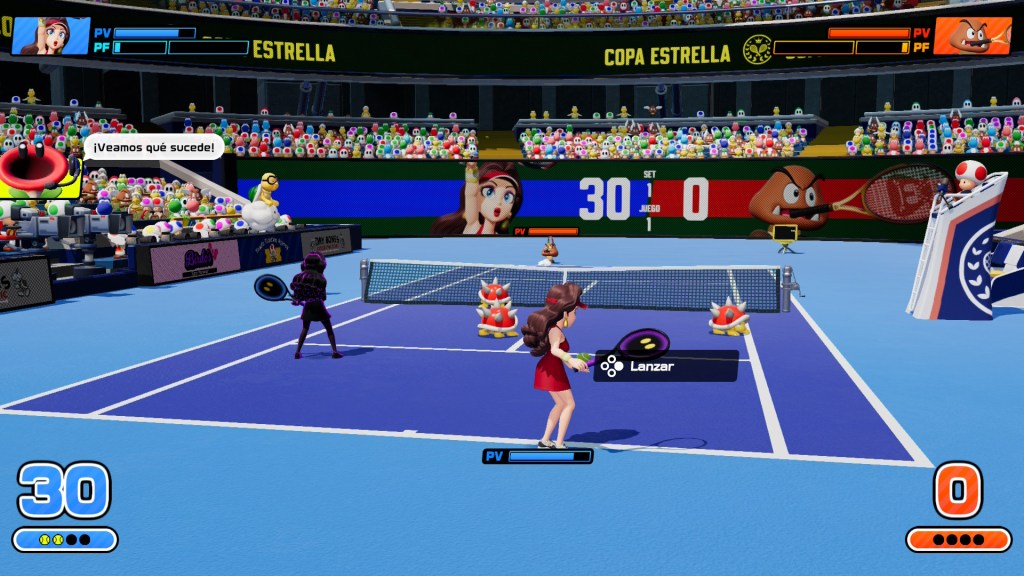Select the Goomba opponent portrait
This screenshot has height=576, width=1024.
973,36
